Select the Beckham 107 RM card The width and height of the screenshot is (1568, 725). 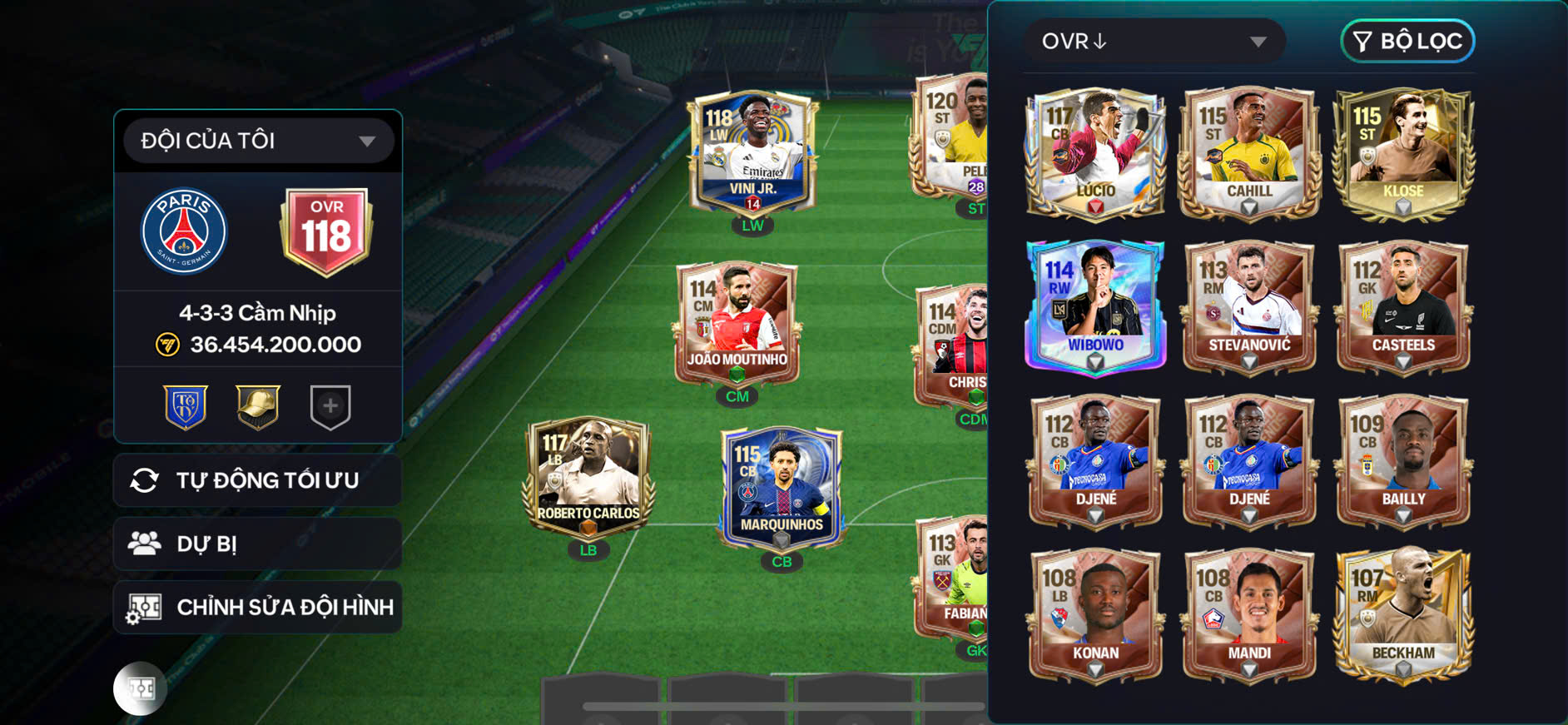(1403, 614)
